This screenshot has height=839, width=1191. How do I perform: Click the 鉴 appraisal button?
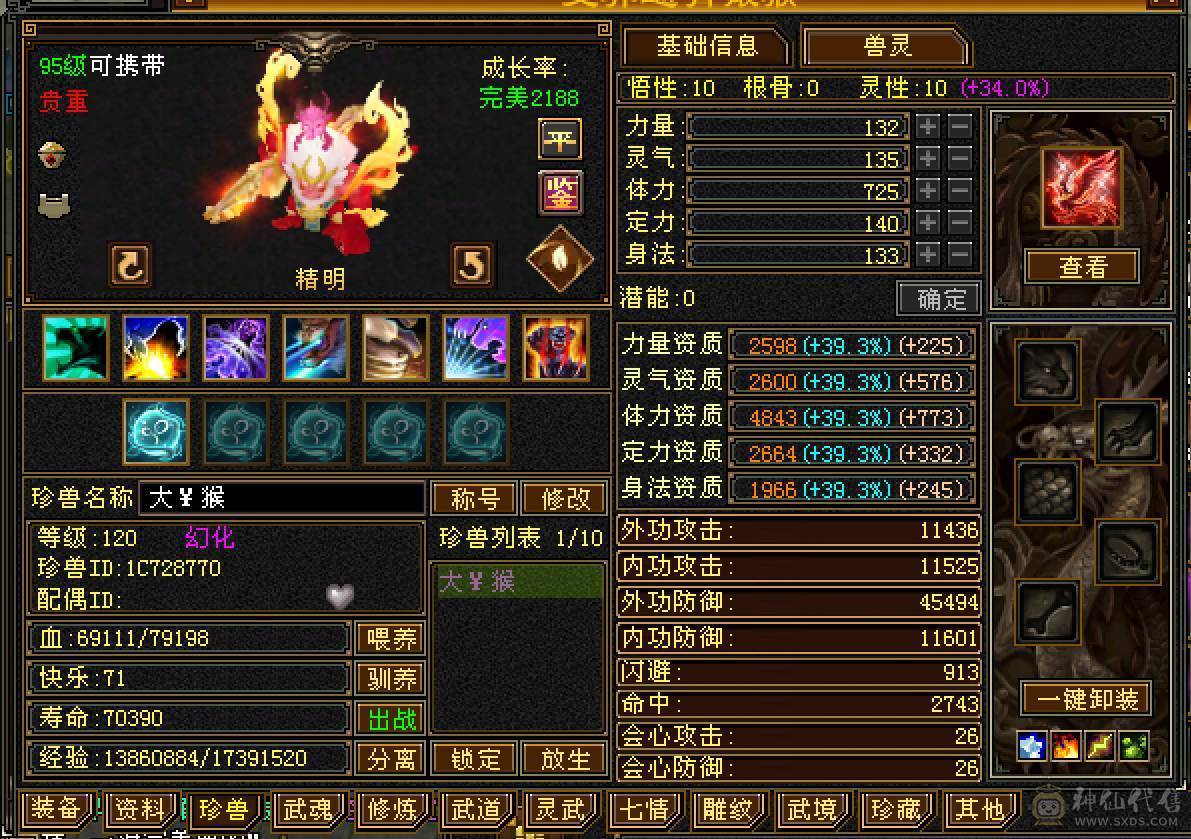click(560, 193)
